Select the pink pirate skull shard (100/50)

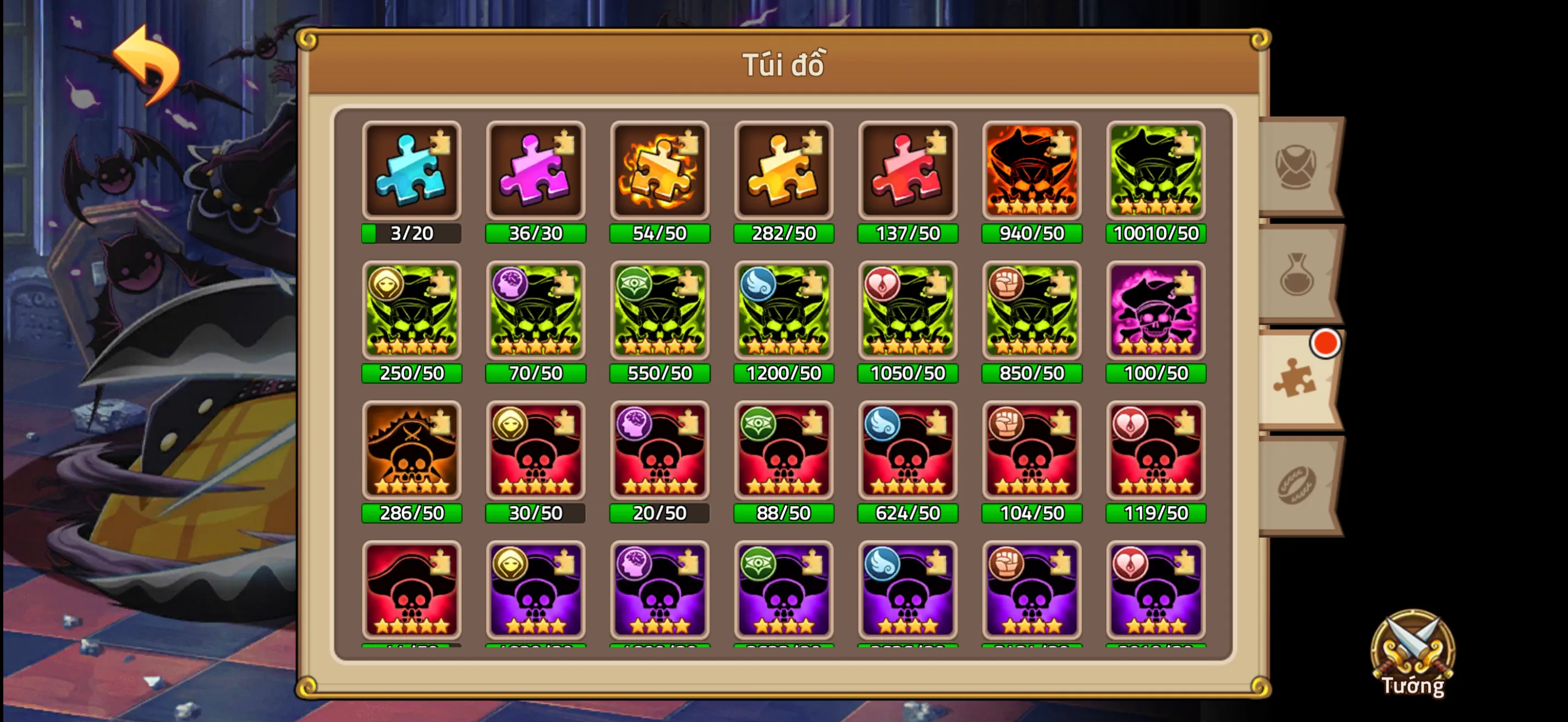[1155, 312]
